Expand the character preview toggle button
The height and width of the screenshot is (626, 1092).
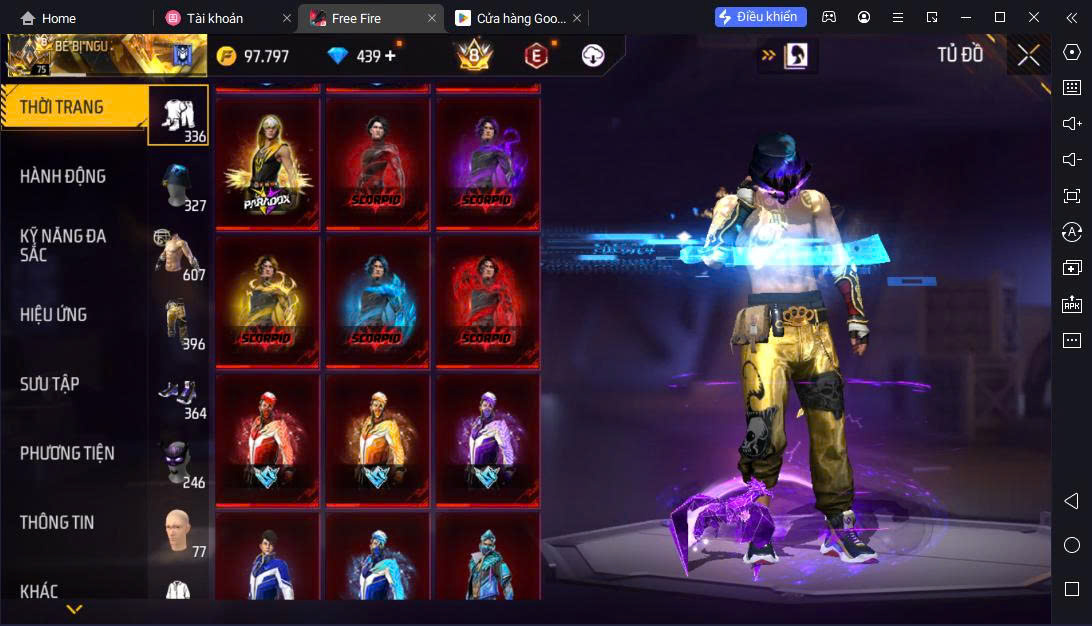(x=788, y=56)
